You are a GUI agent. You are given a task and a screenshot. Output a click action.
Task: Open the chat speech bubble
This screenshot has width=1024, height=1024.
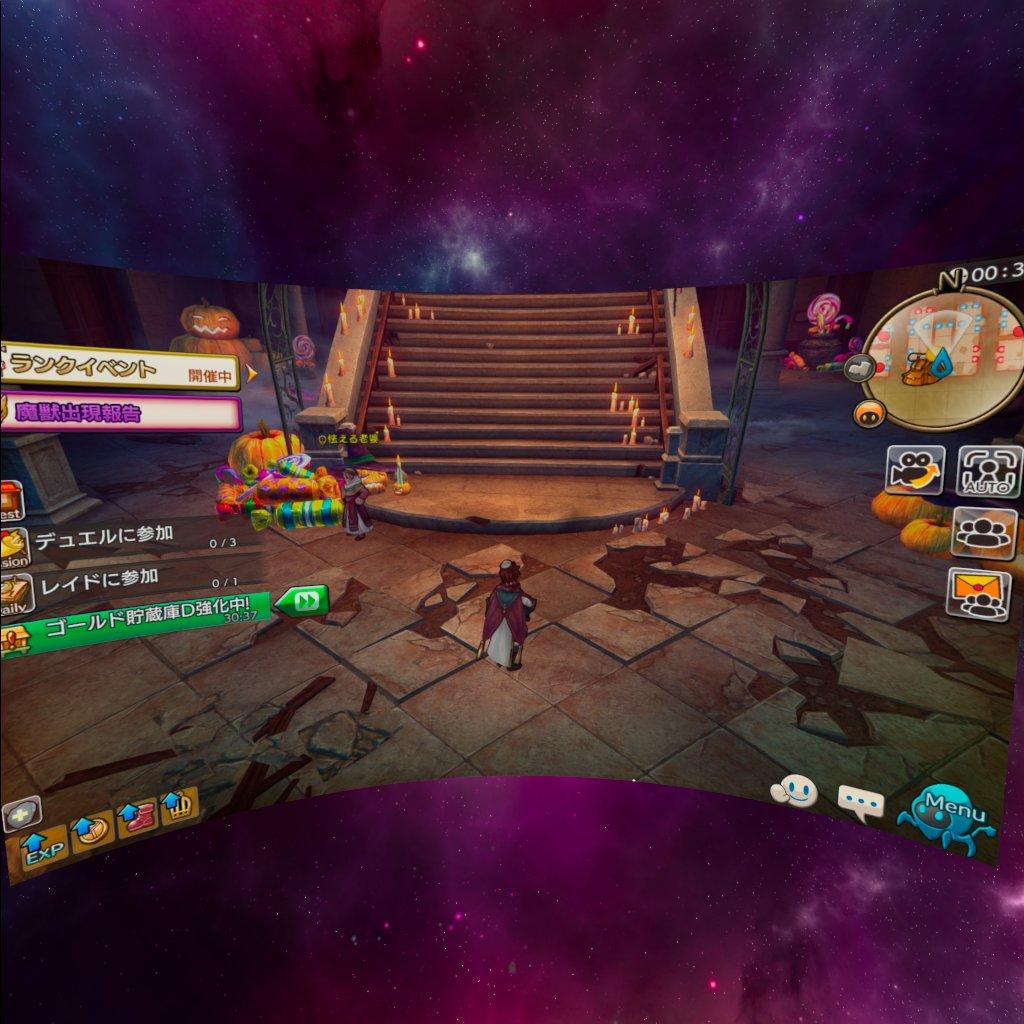(860, 801)
